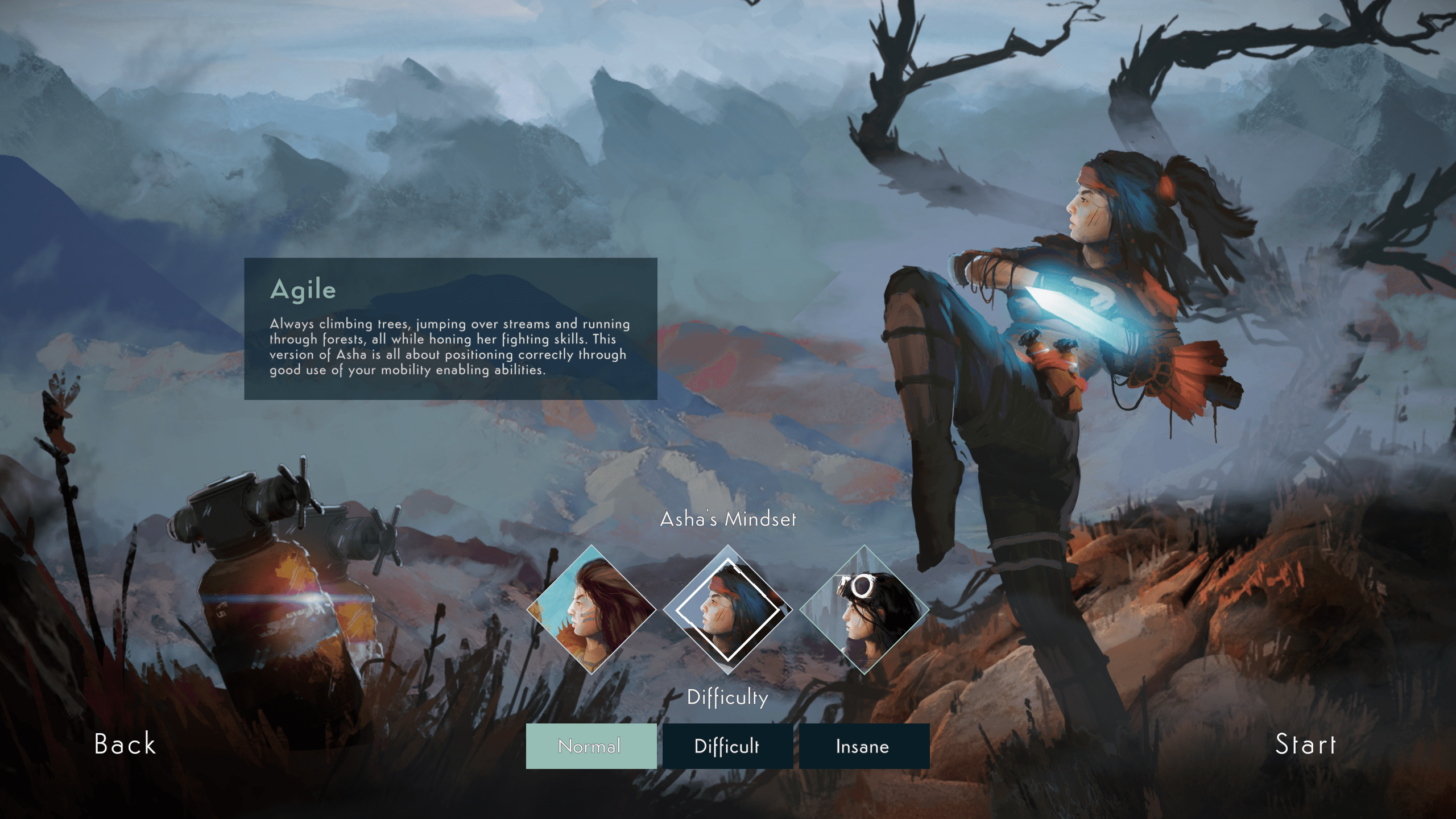Image resolution: width=1456 pixels, height=819 pixels.
Task: Choose the Normal difficulty
Action: coord(591,746)
